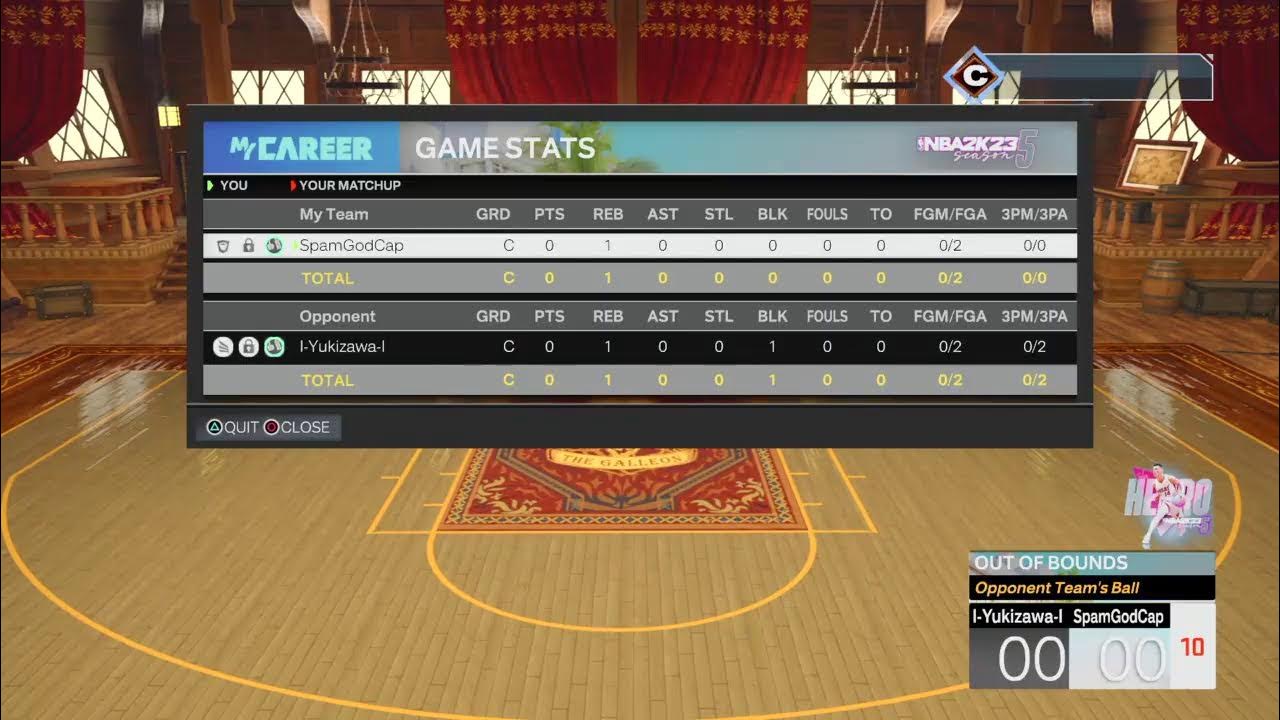Collapse the Opponent stats section header
This screenshot has width=1280, height=720.
338,316
